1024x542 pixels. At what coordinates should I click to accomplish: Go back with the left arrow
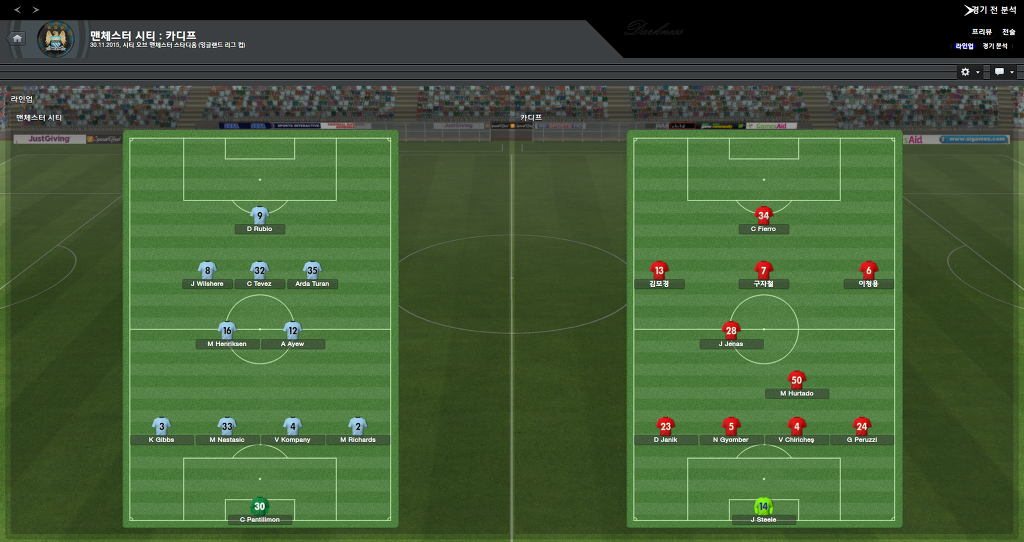click(17, 10)
